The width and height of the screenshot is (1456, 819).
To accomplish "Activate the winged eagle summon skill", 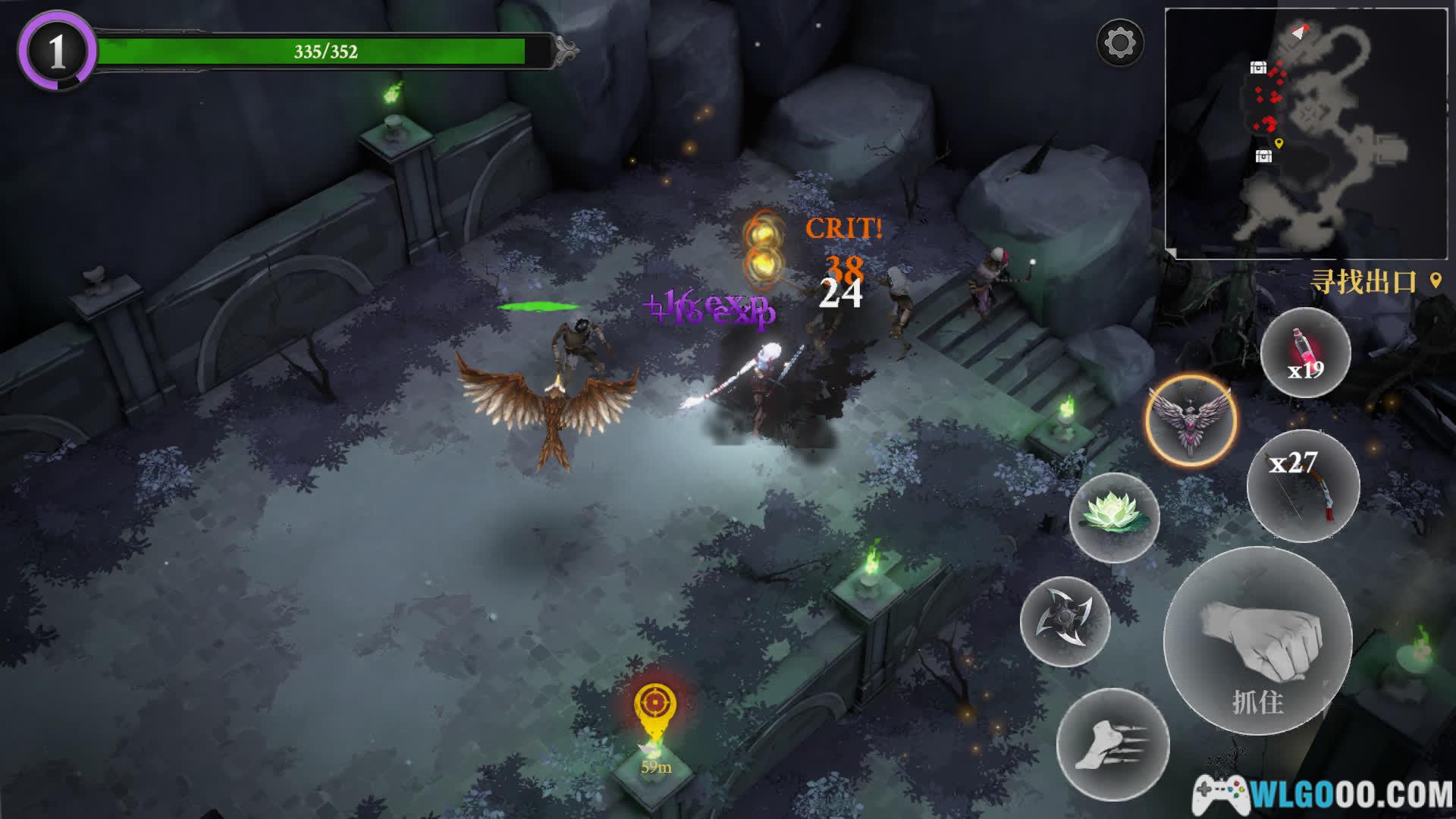I will [x=1191, y=419].
